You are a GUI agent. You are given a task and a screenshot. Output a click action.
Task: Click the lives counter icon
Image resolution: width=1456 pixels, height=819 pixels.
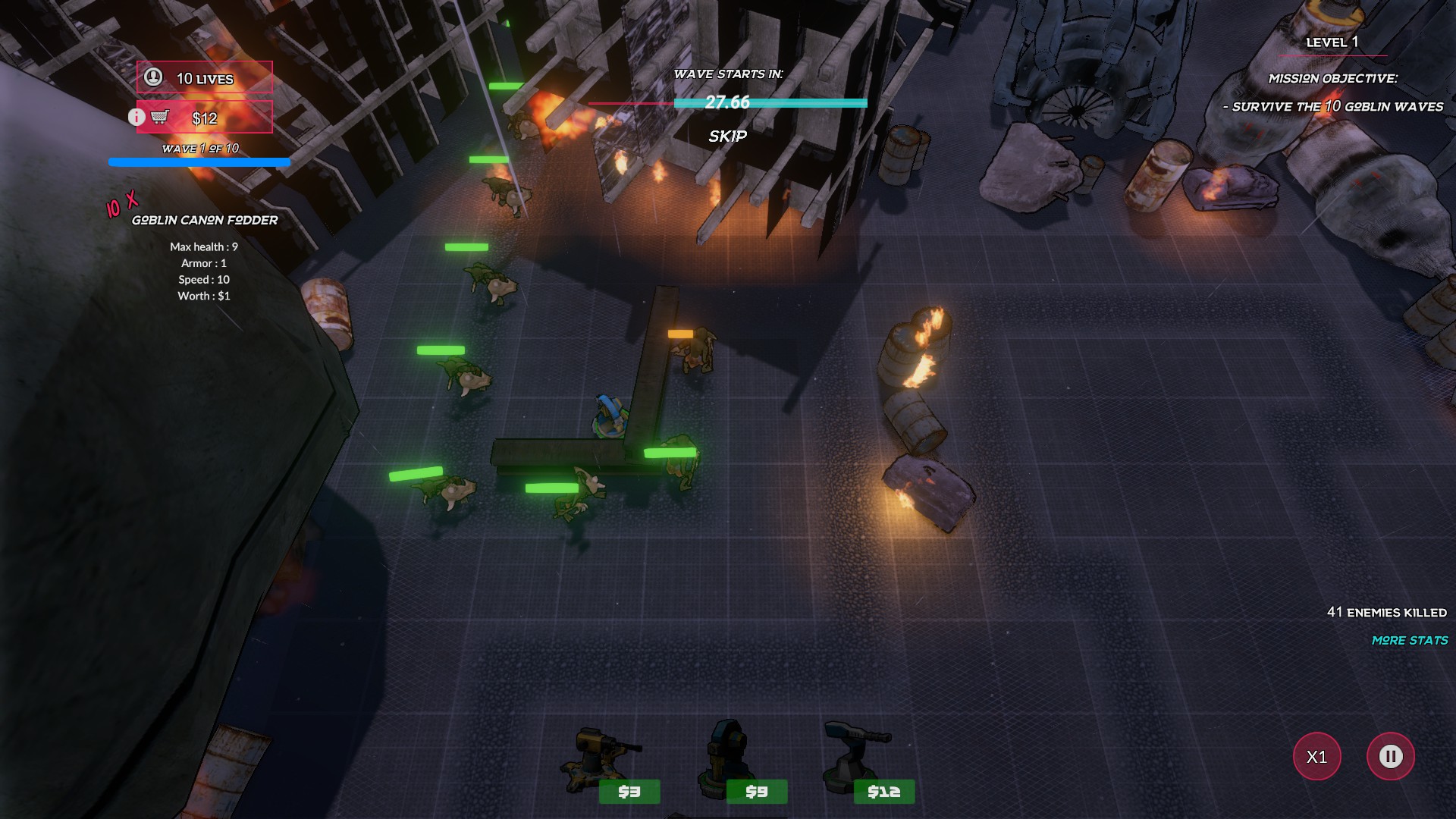(154, 77)
